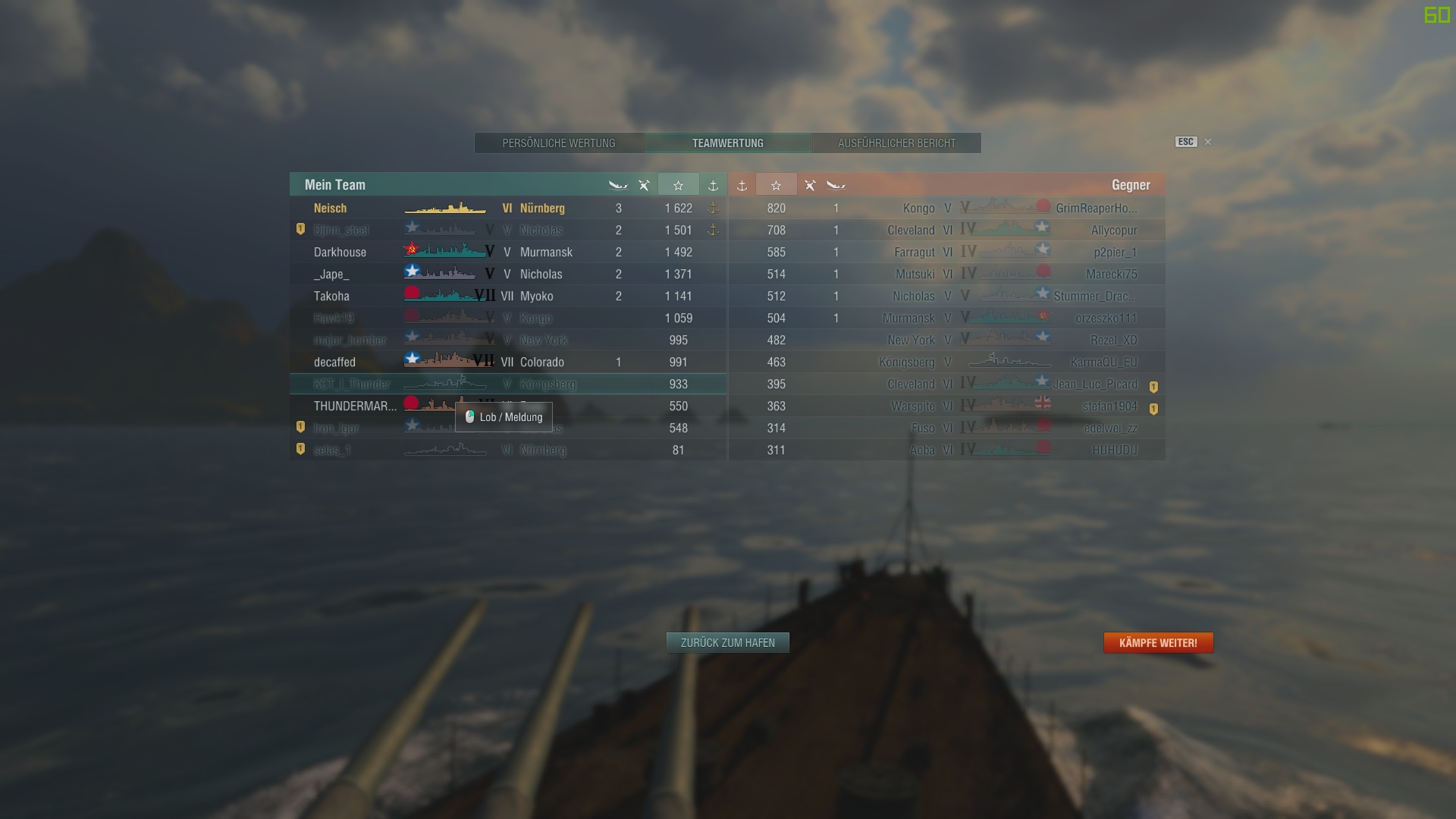Click the anchor capture icon in my team header
The height and width of the screenshot is (819, 1456).
click(x=713, y=184)
